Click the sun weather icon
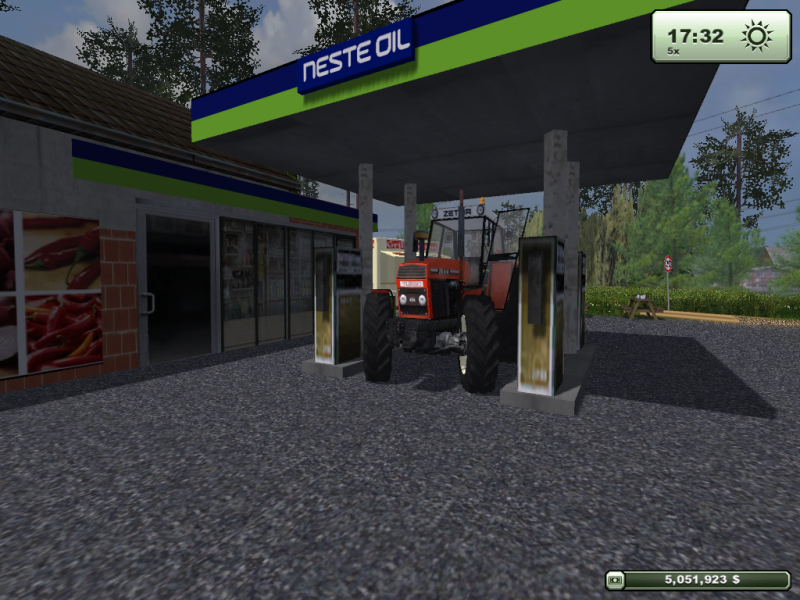The height and width of the screenshot is (600, 800). (x=757, y=37)
